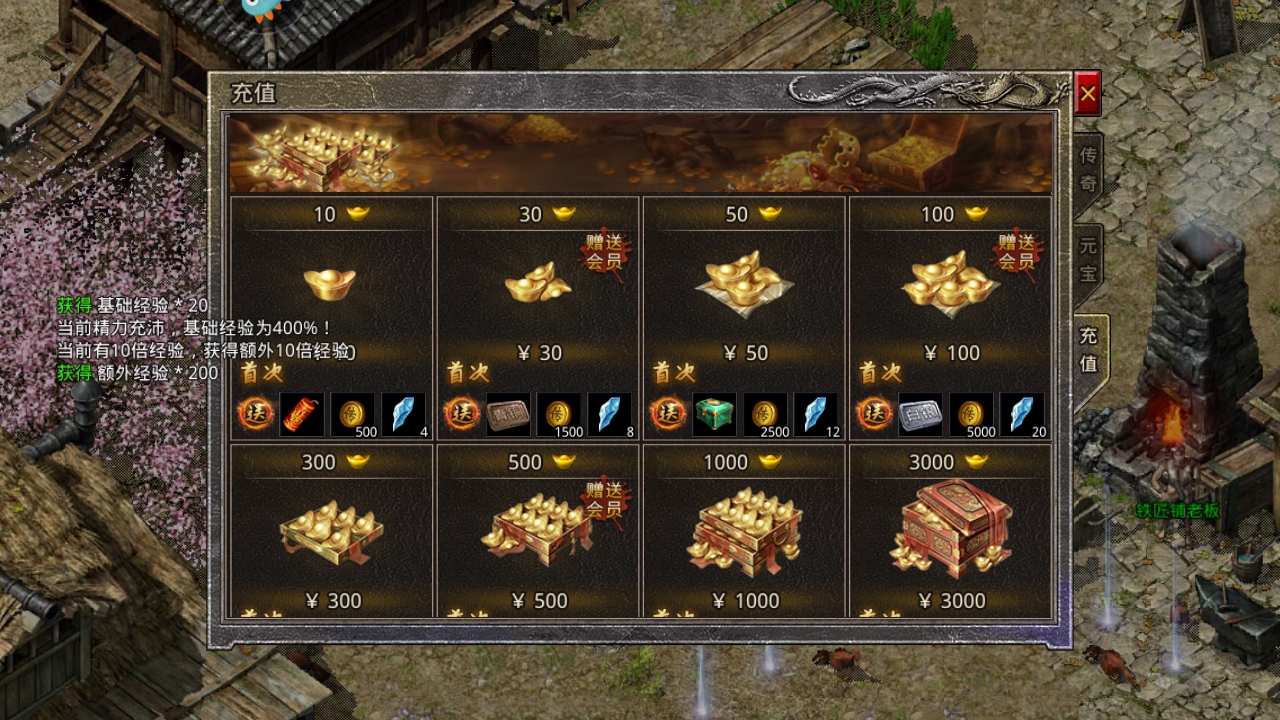Inspect the crystal bonus with quantity 4
1280x720 pixels.
point(404,414)
